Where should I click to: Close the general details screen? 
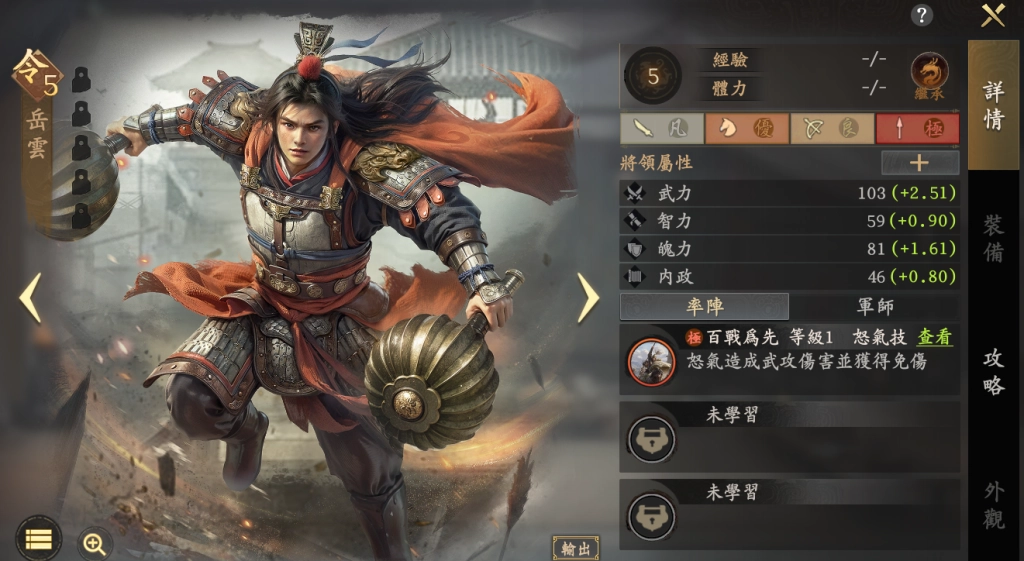pos(992,15)
